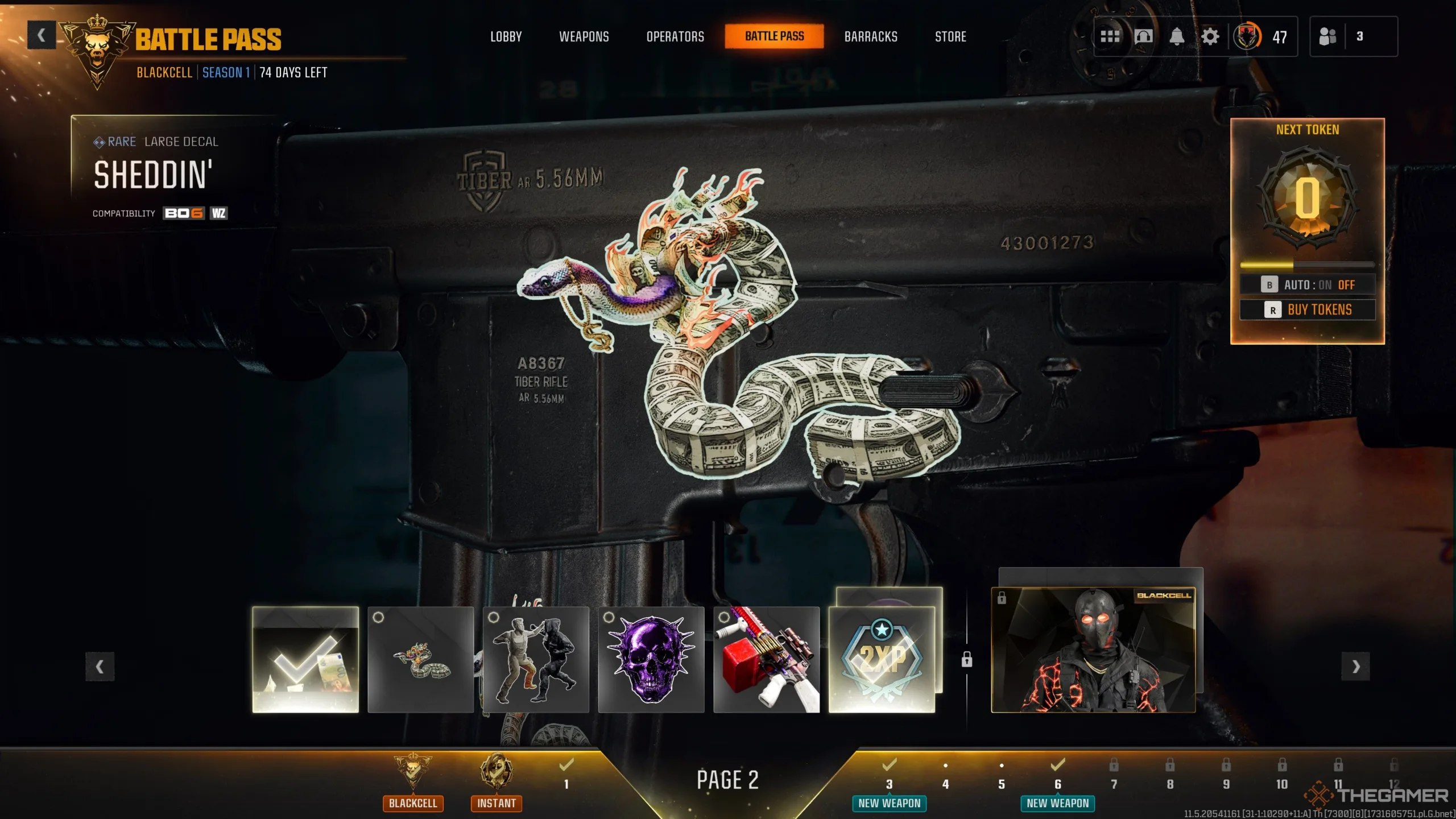The height and width of the screenshot is (819, 1456).
Task: Click the clan emblem next to level 47
Action: (1248, 36)
